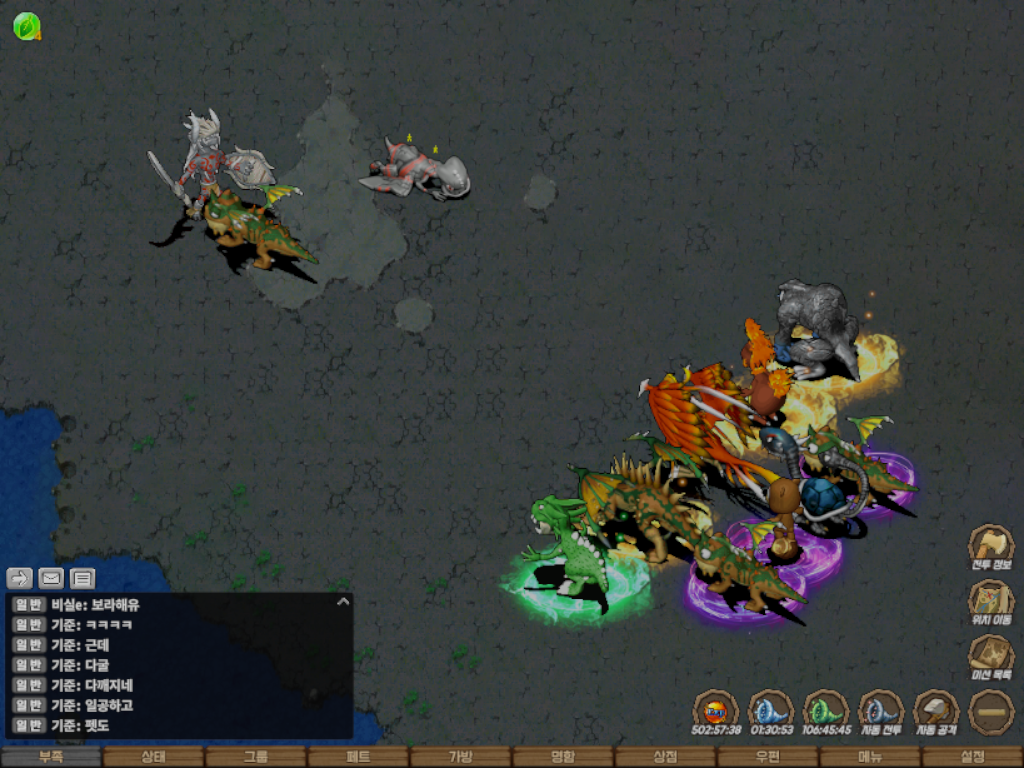Screen dimensions: 1024x768
Task: Open the 부족 (tribe) tab
Action: 51,757
